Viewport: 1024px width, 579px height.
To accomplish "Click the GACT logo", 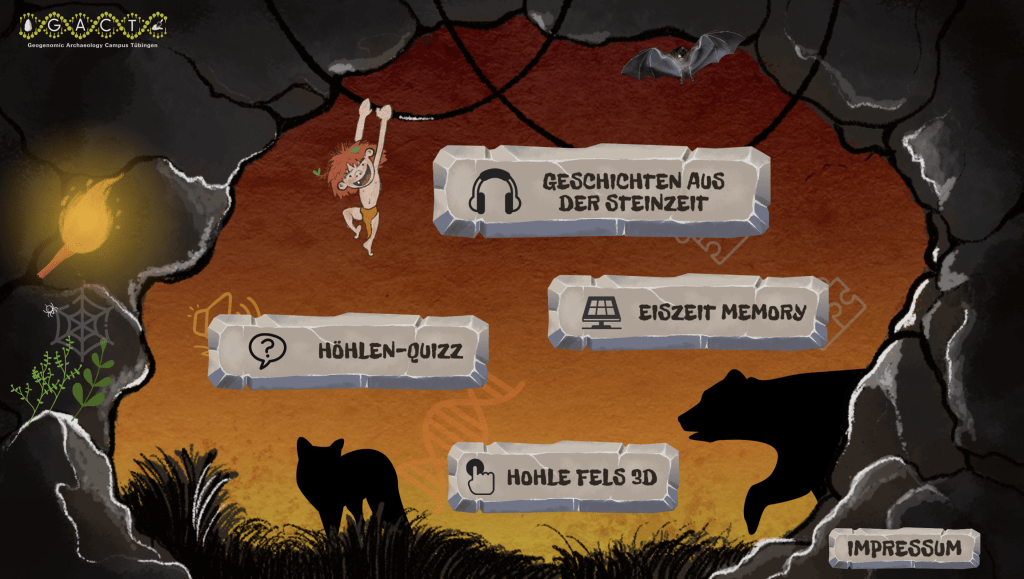I will 97,28.
